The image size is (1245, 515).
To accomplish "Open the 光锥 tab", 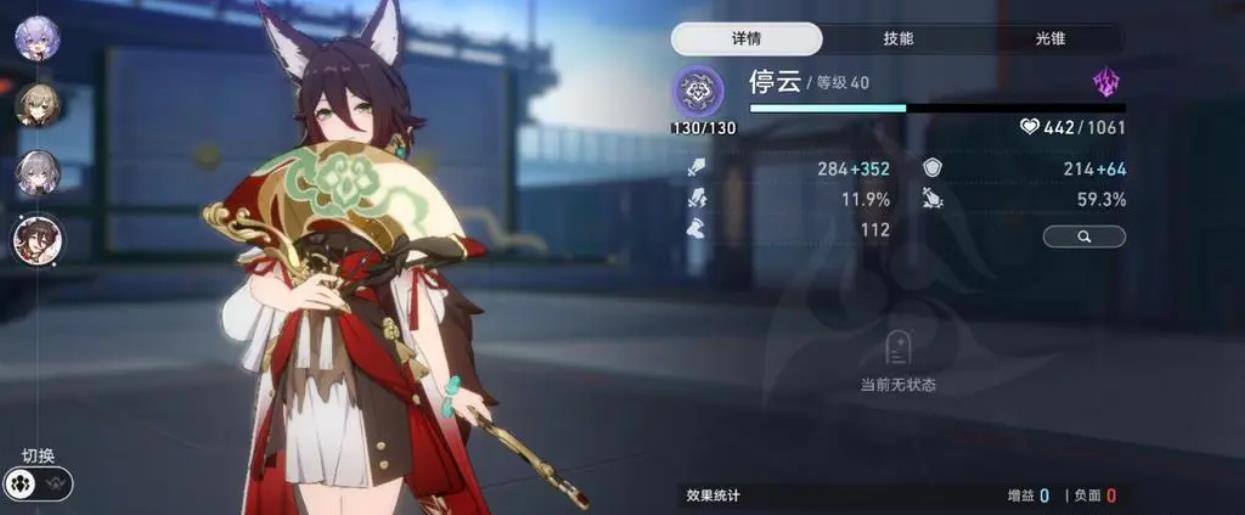I will (x=1049, y=39).
